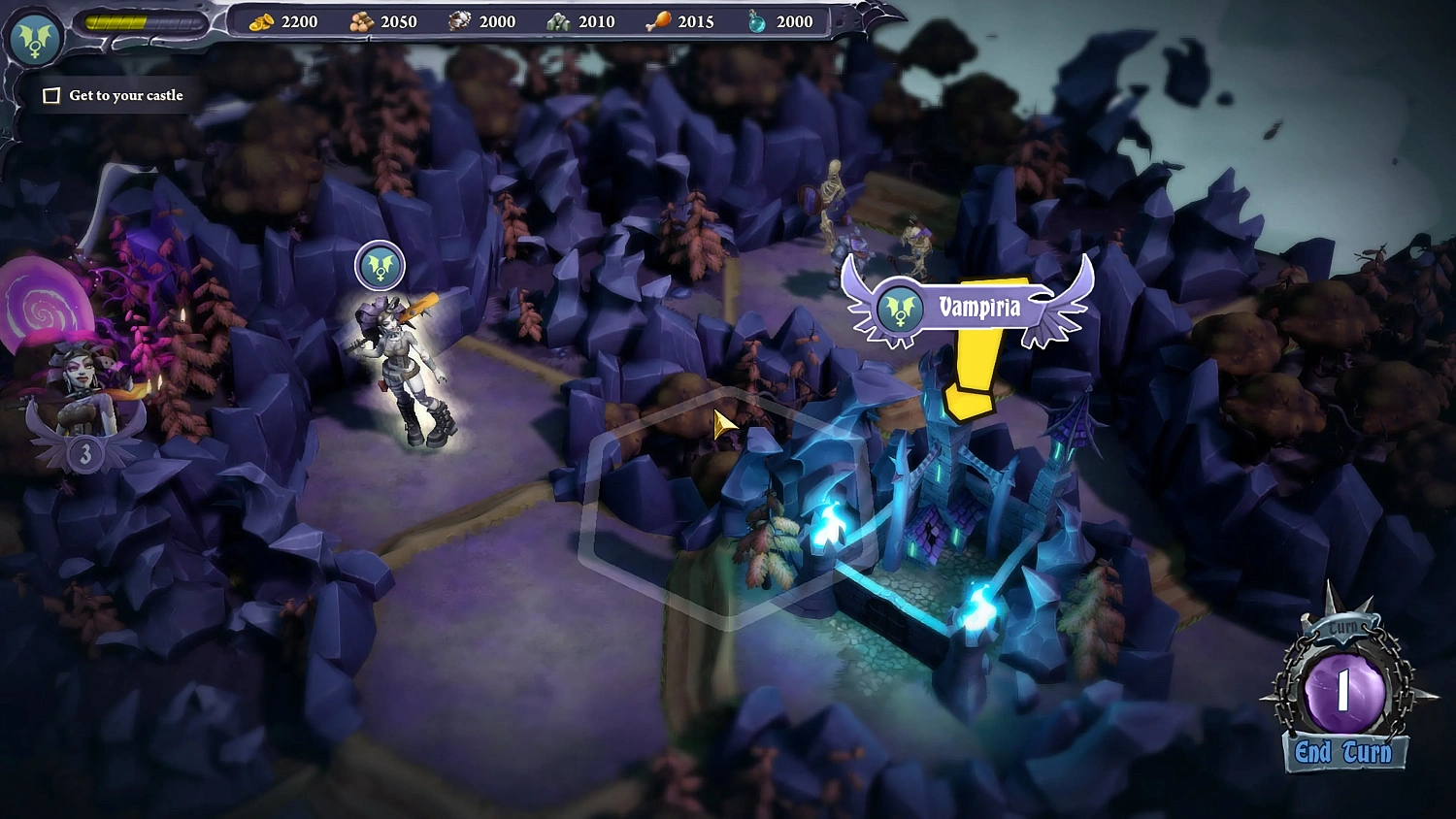Toggle the objective tracker checkbox

pos(52,95)
